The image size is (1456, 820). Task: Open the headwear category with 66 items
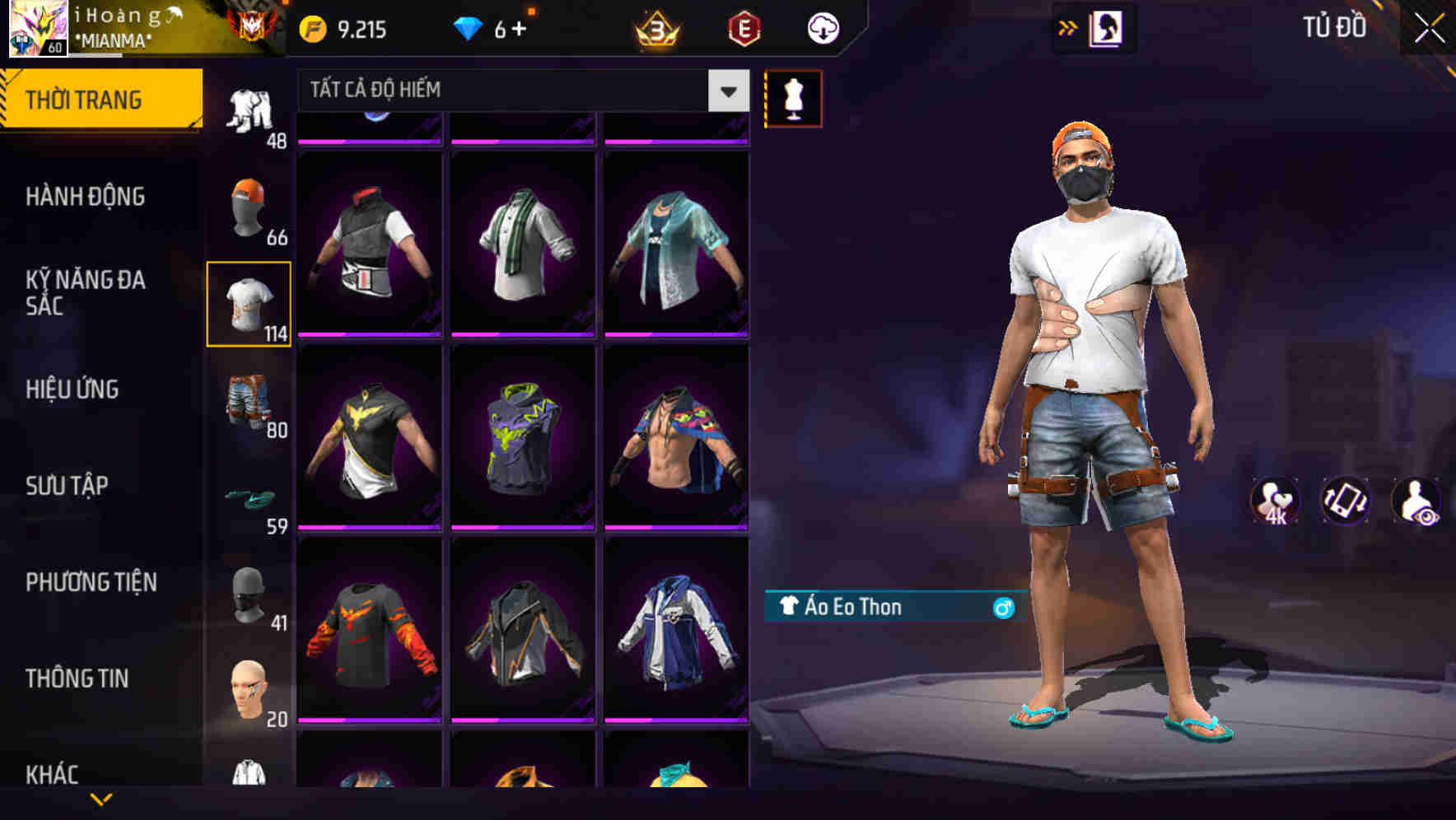pos(249,208)
